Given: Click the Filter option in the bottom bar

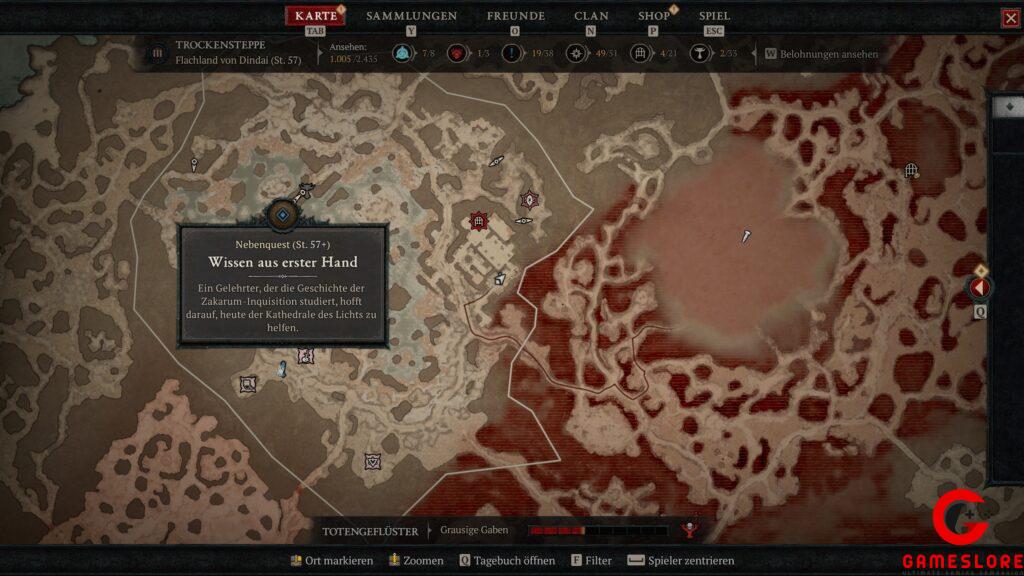Looking at the screenshot, I should click(591, 561).
